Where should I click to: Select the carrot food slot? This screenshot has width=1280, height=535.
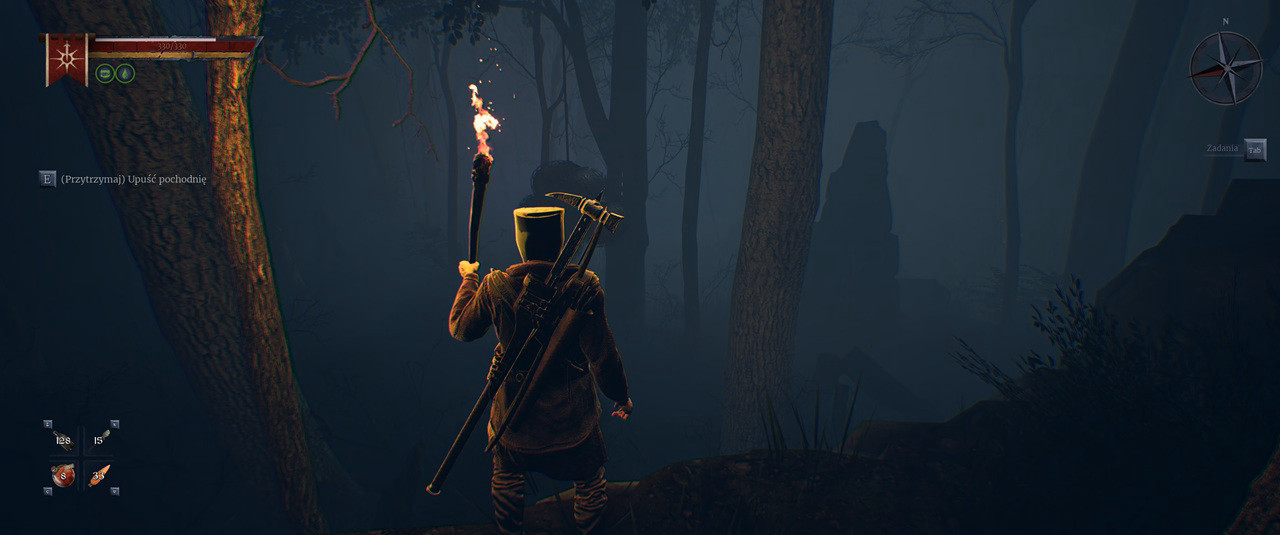point(99,475)
